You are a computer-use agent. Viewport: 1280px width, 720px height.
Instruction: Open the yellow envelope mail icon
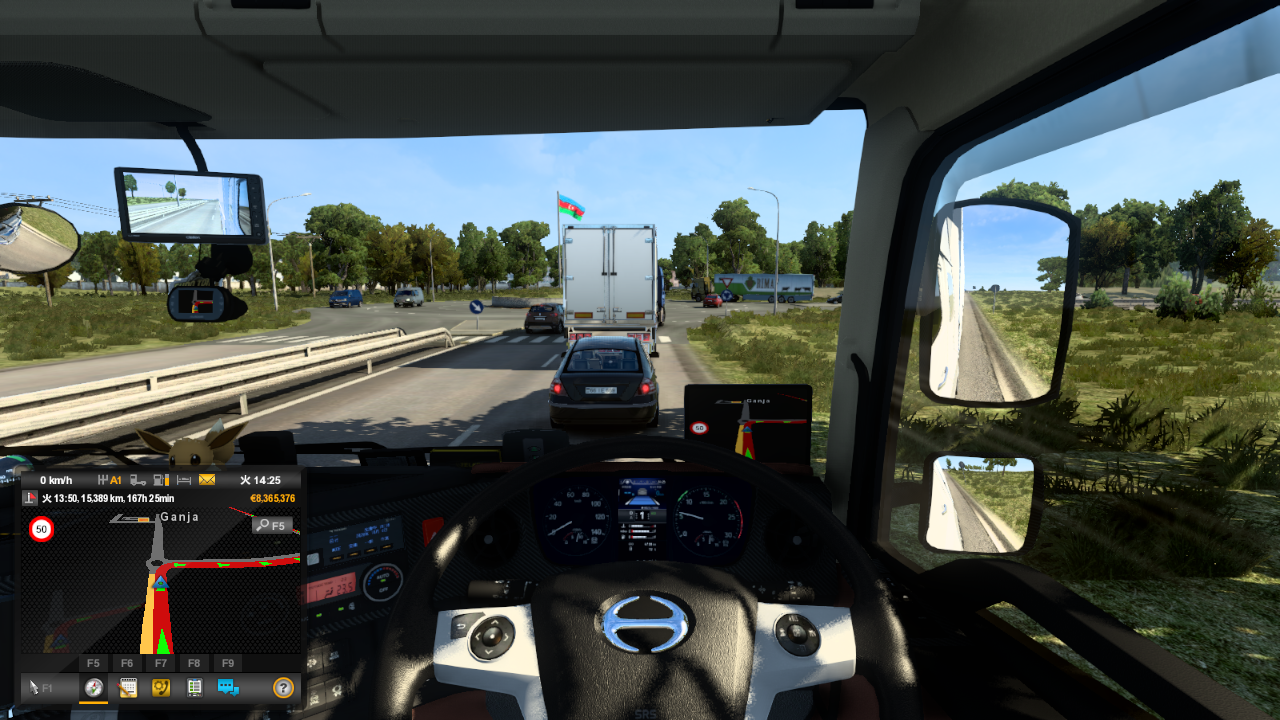pos(207,480)
